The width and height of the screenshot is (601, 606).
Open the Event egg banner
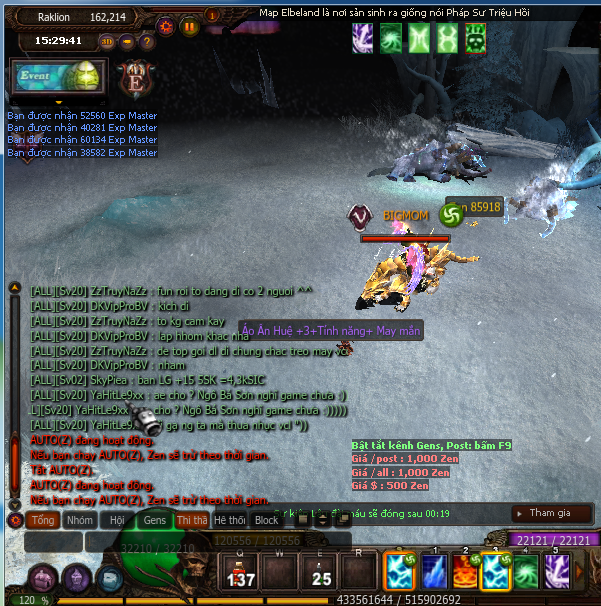click(x=57, y=76)
